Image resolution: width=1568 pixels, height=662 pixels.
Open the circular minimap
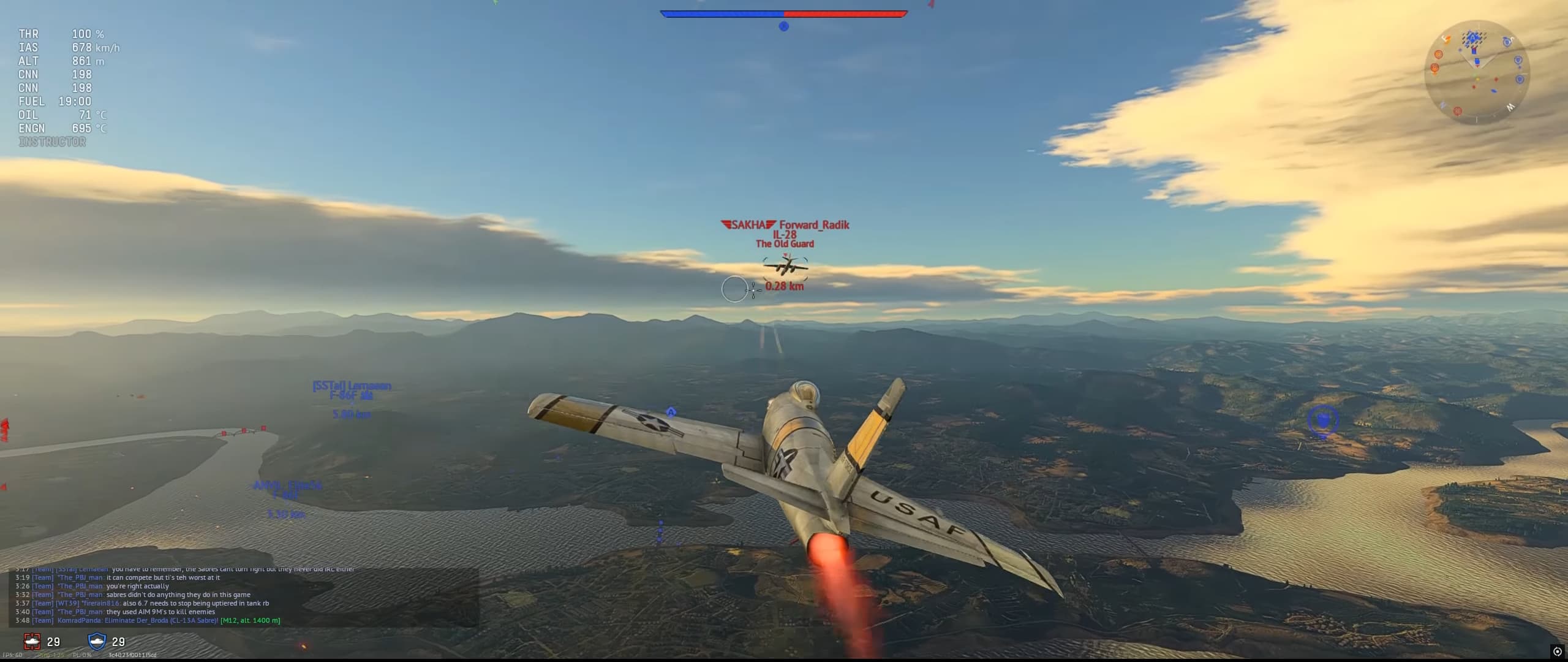[x=1477, y=72]
